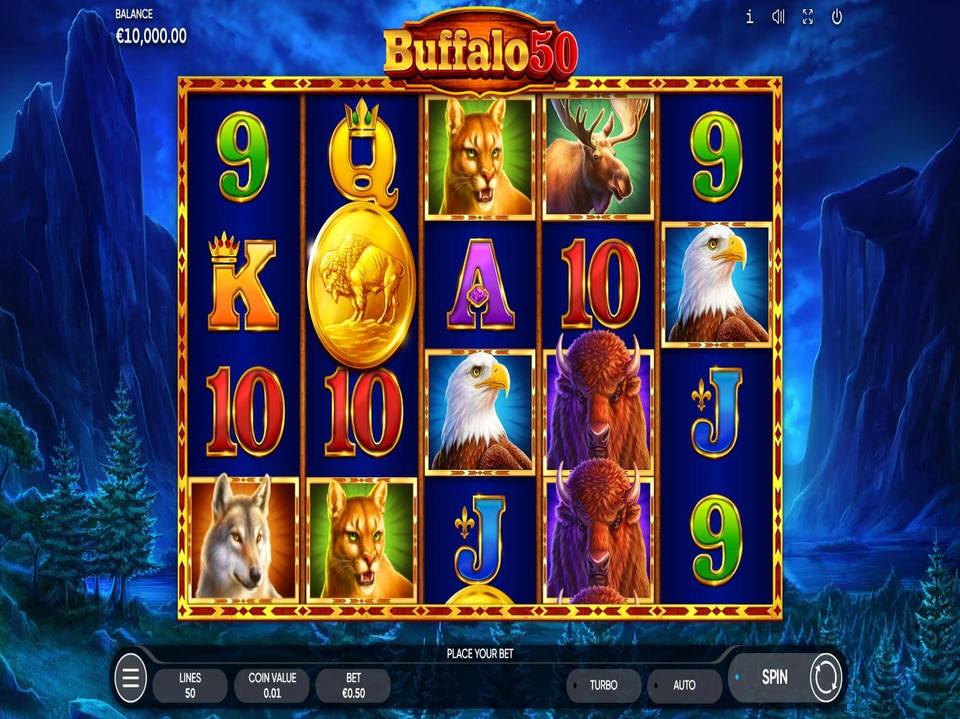Open the Auto spin options

pyautogui.click(x=684, y=685)
